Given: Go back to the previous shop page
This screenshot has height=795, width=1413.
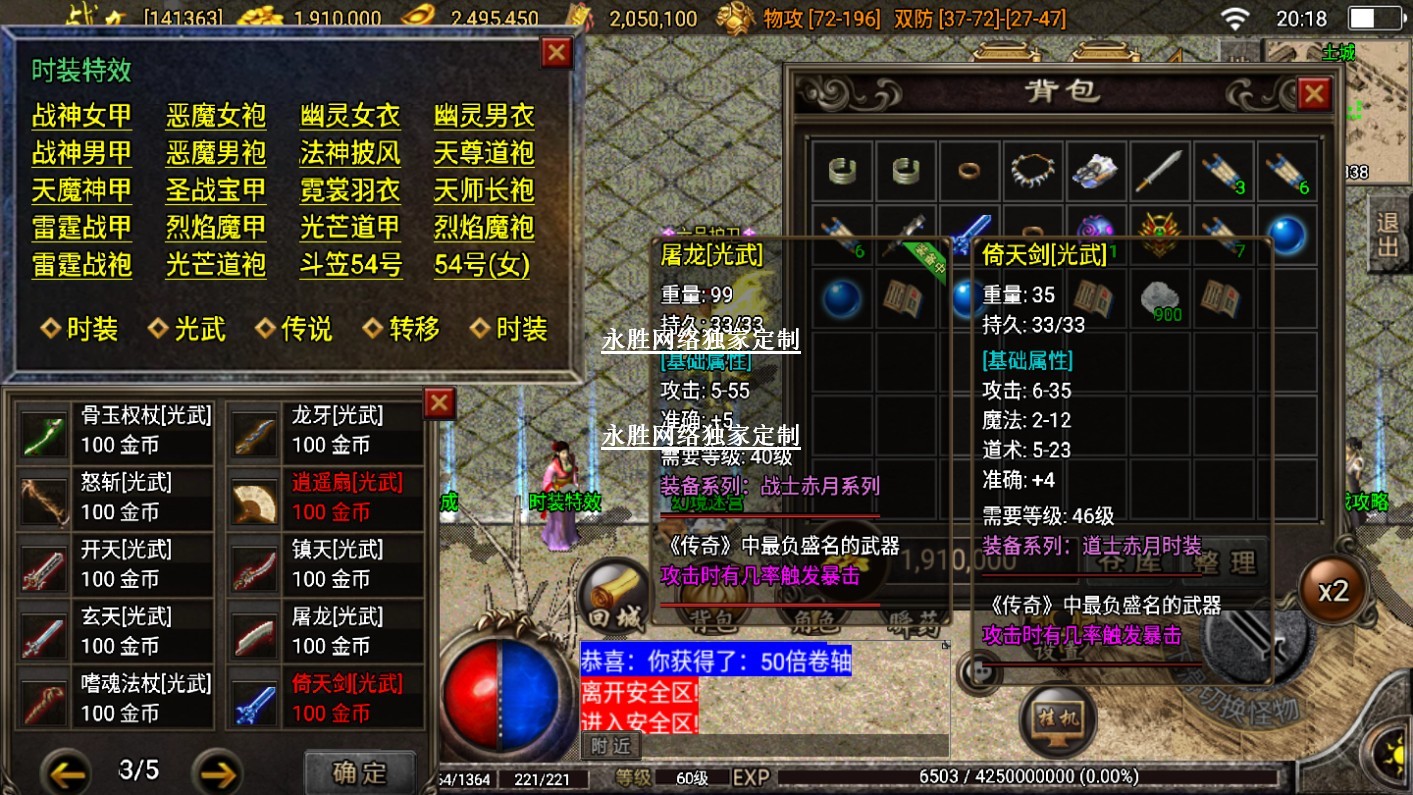Looking at the screenshot, I should tap(68, 772).
